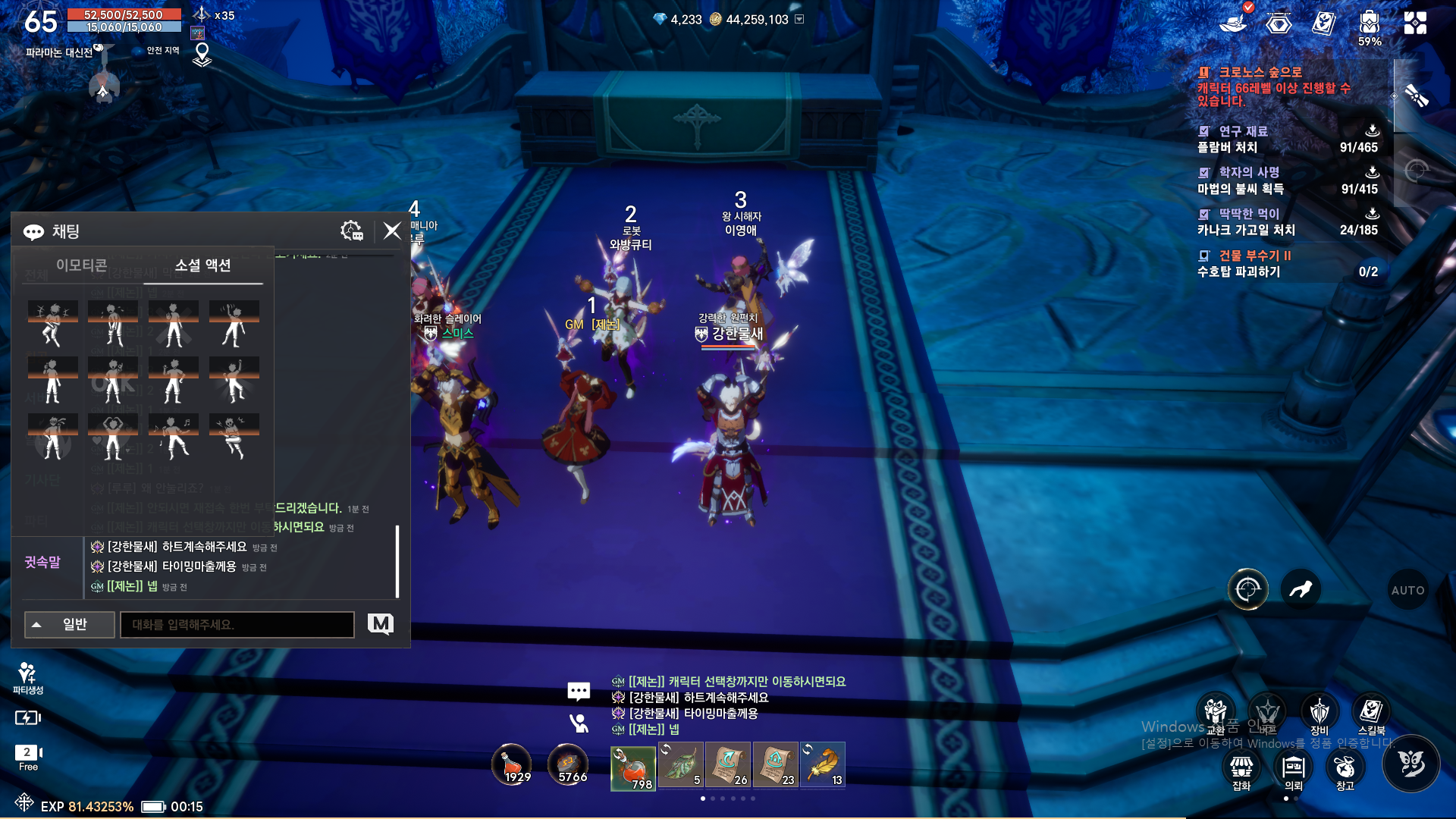Open the currency dropdown arrow

coord(799,19)
